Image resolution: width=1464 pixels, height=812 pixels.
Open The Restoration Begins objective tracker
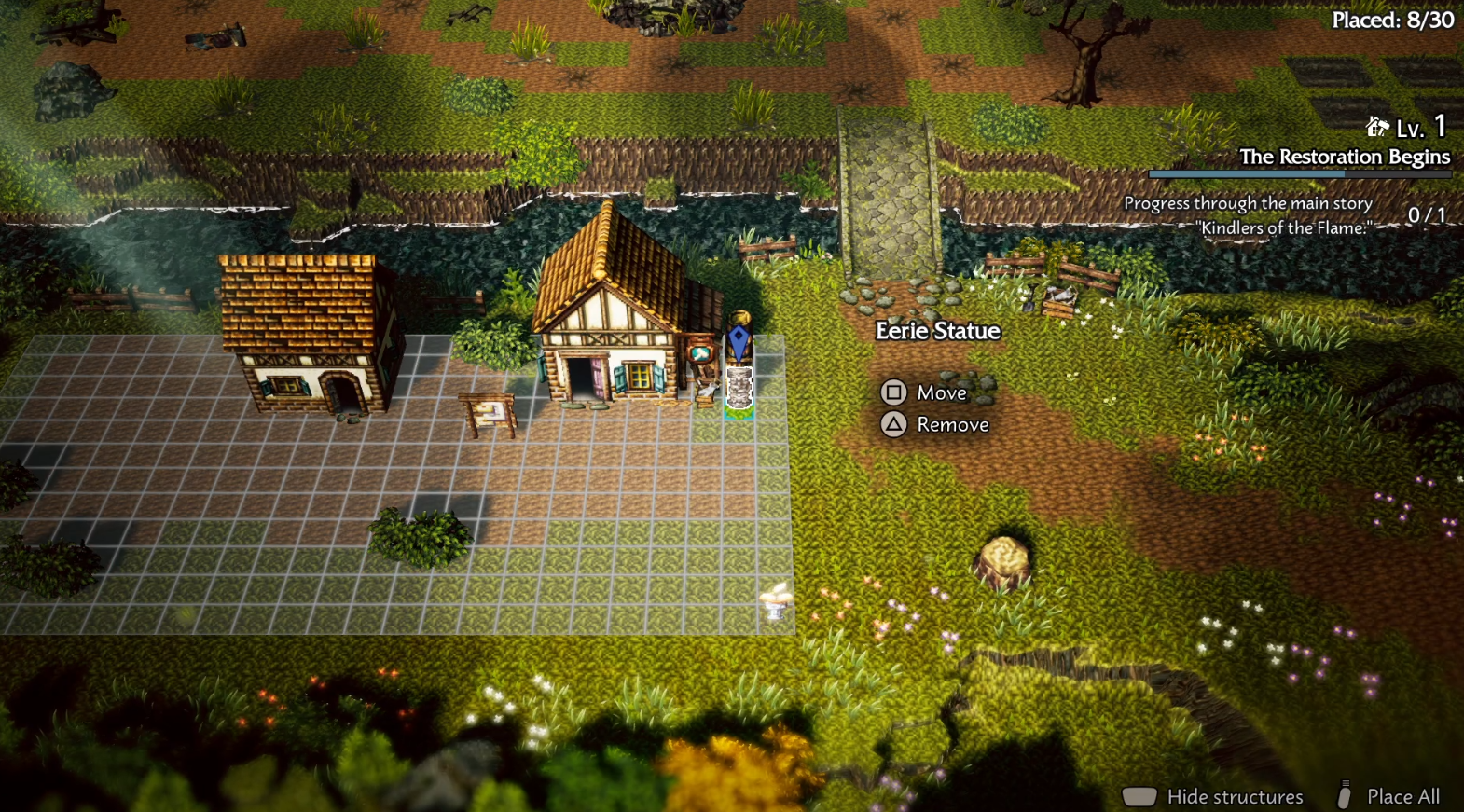(1344, 157)
